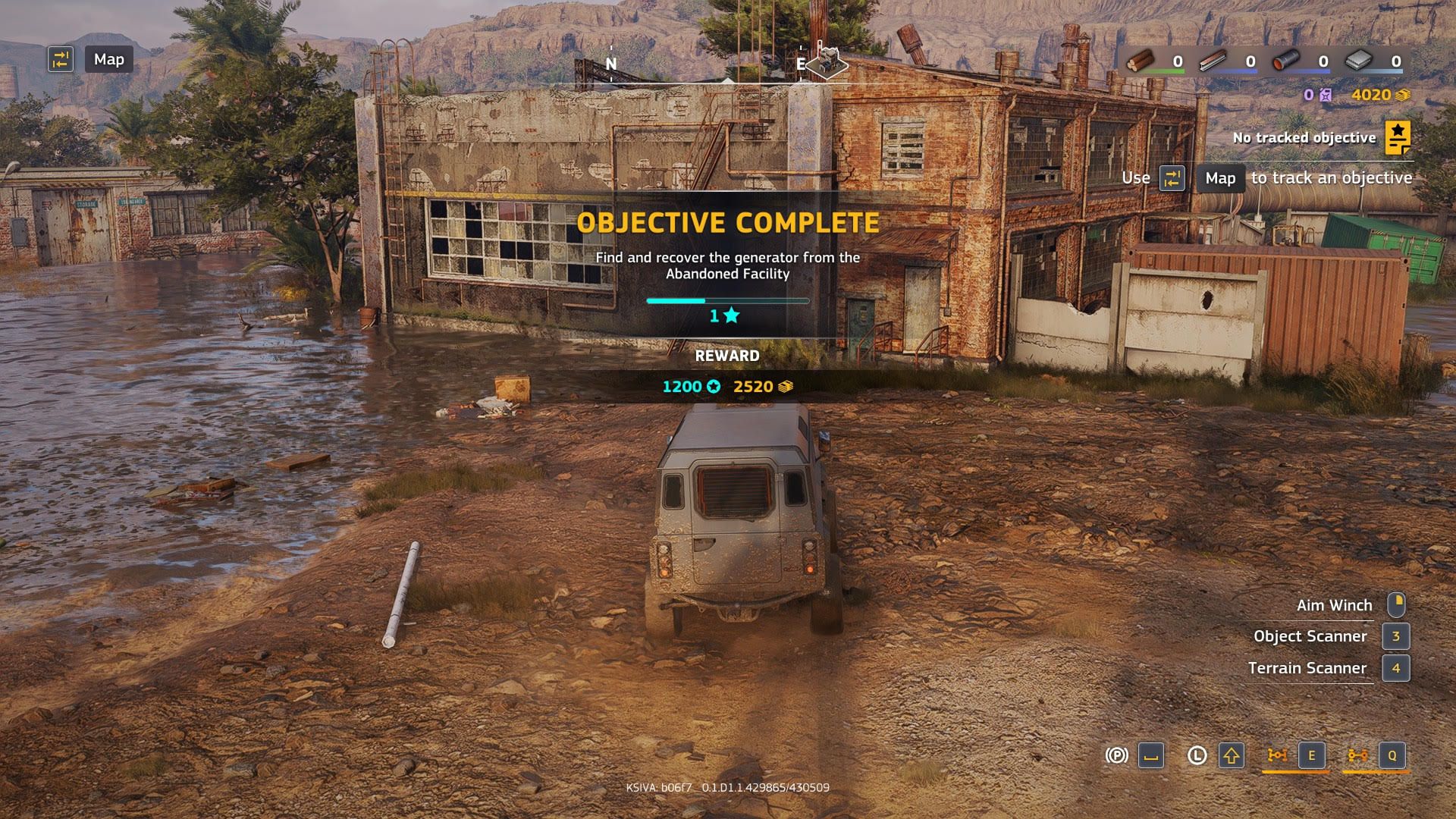Screen dimensions: 1456x819
Task: Engage the differential lock icon beside Q
Action: click(x=1357, y=755)
